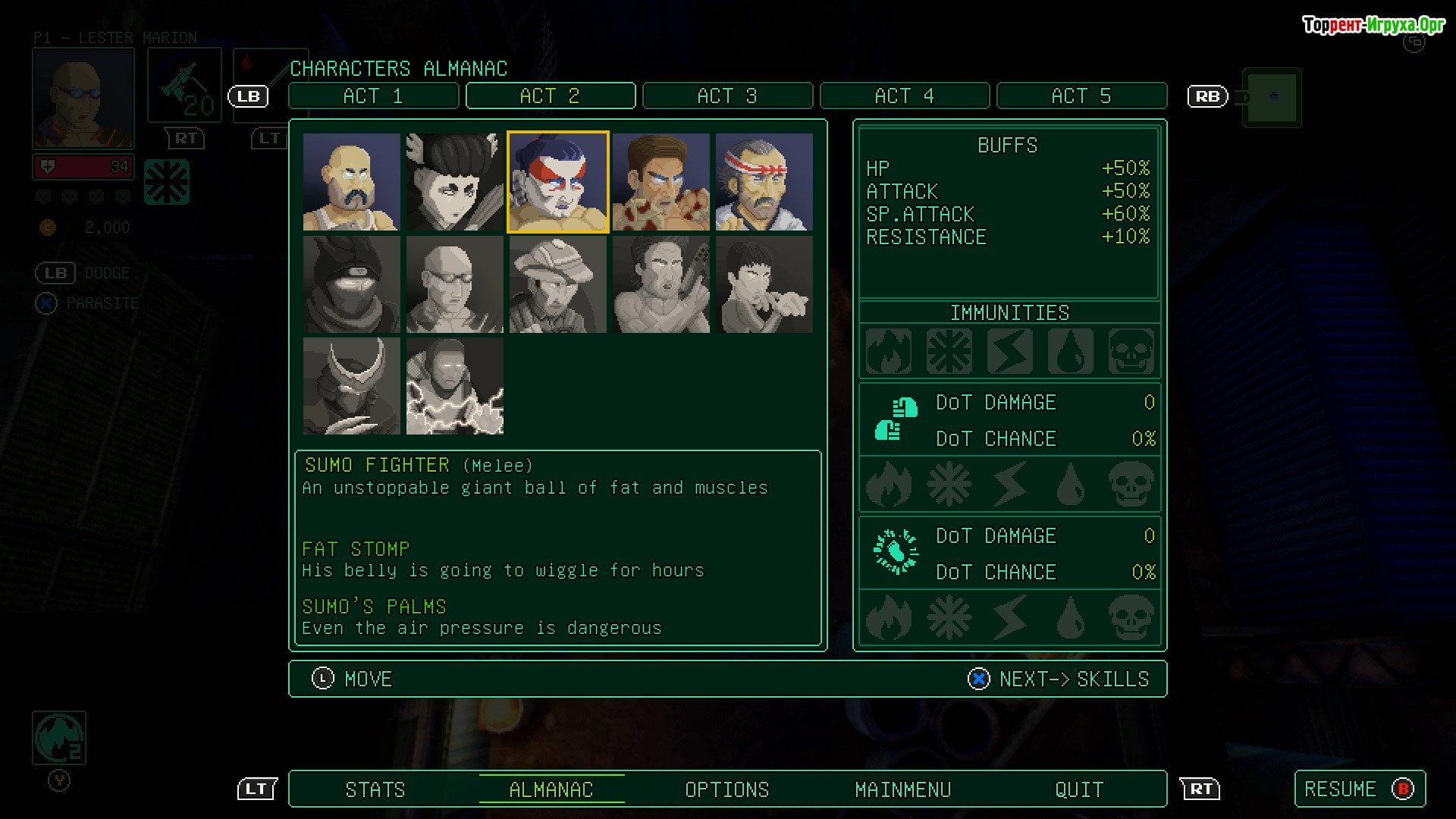
Task: Select the Act 4 tab
Action: pyautogui.click(x=904, y=96)
